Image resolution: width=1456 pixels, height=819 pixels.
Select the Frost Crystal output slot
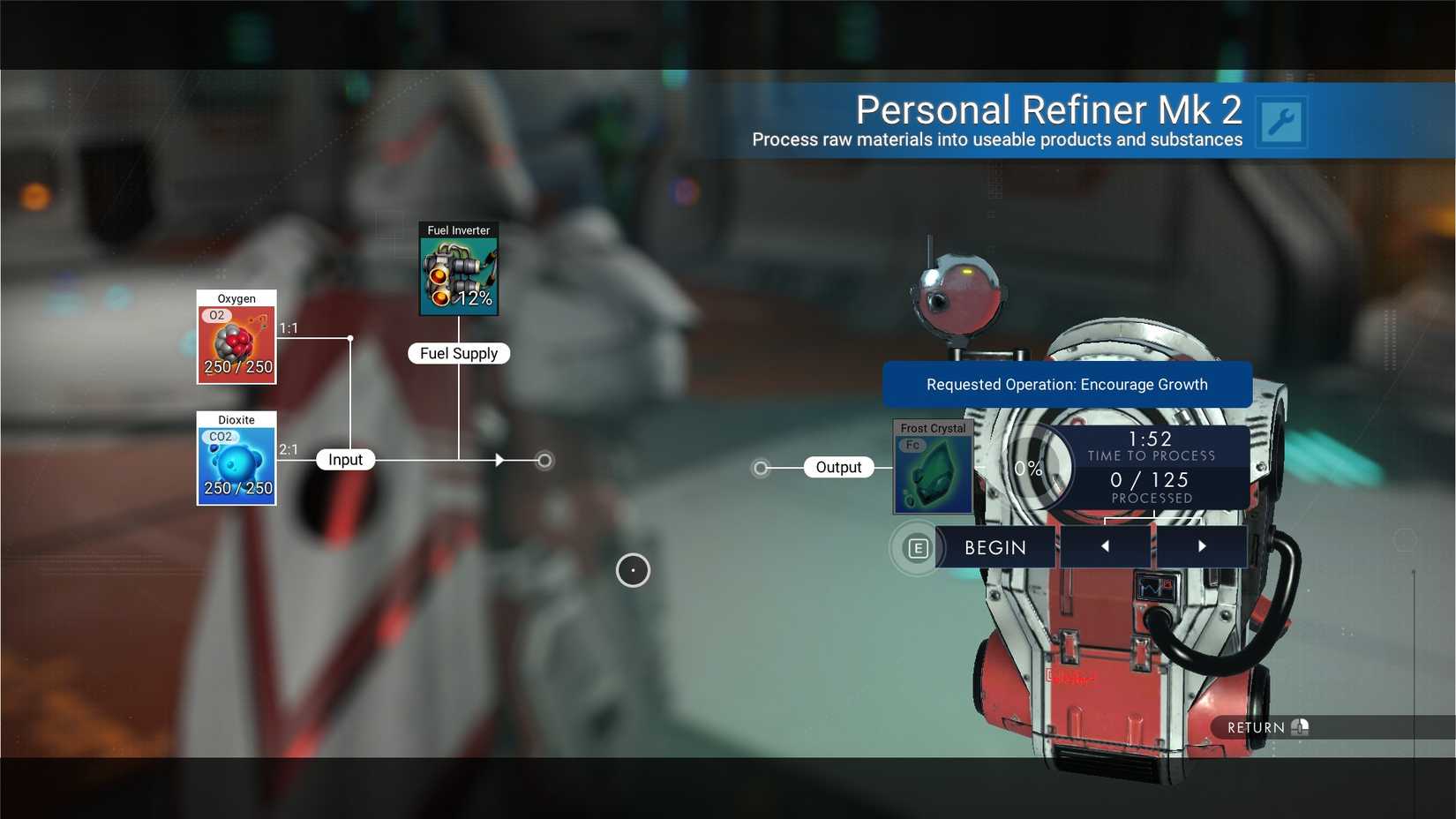coord(932,467)
